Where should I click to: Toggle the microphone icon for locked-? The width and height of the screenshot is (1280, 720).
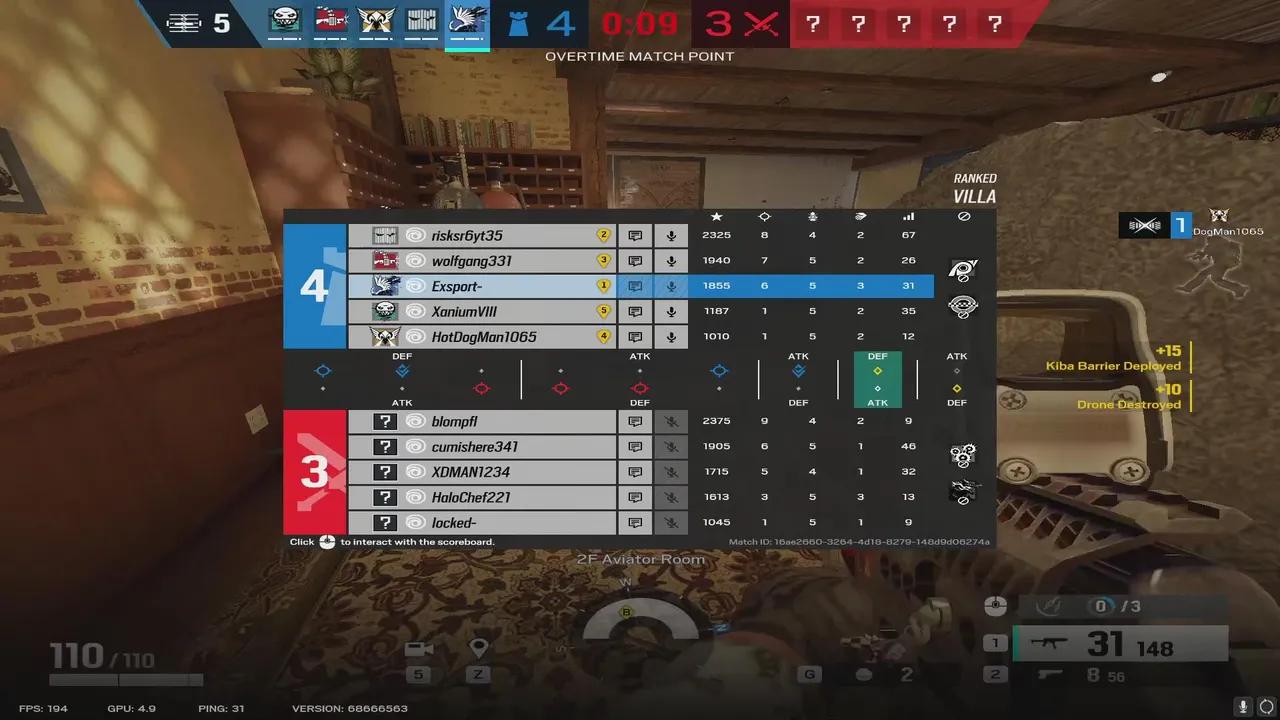point(671,522)
